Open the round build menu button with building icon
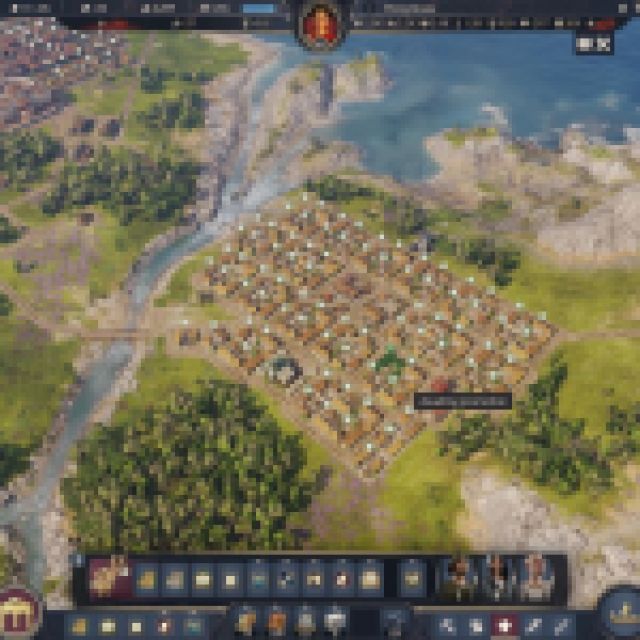This screenshot has width=640, height=640. click(17, 609)
